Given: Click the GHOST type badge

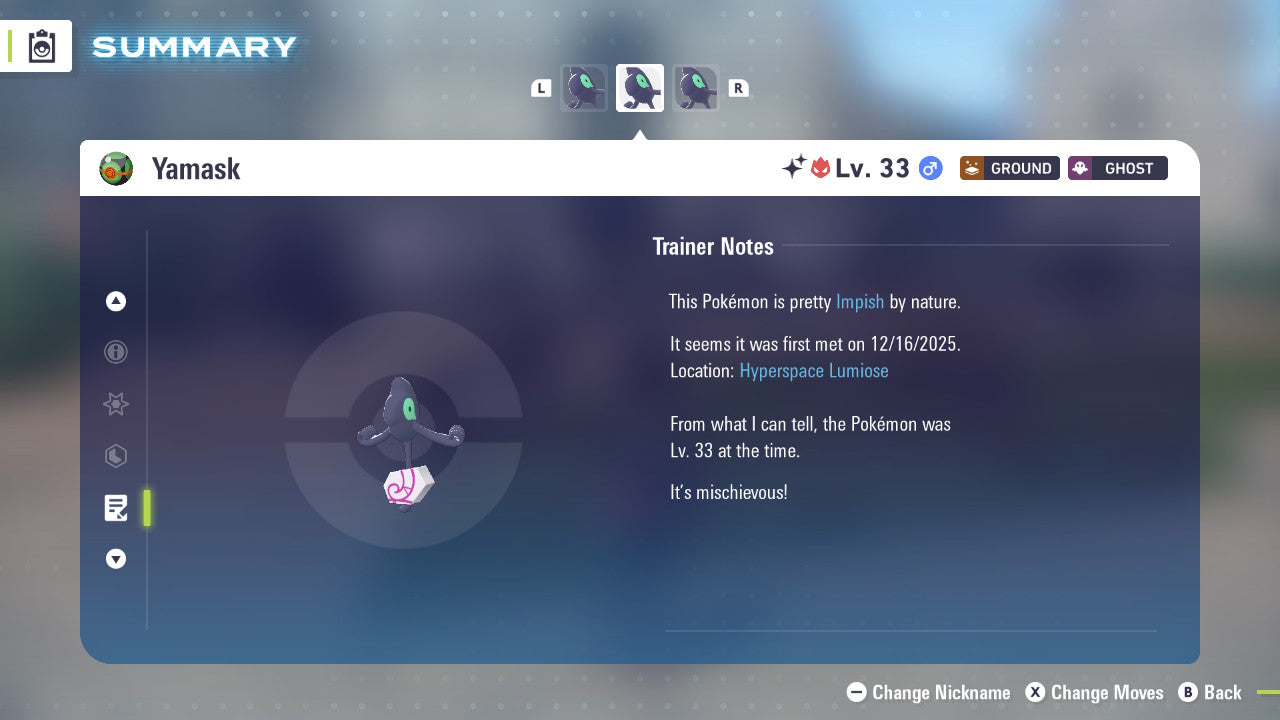Looking at the screenshot, I should [x=1117, y=168].
